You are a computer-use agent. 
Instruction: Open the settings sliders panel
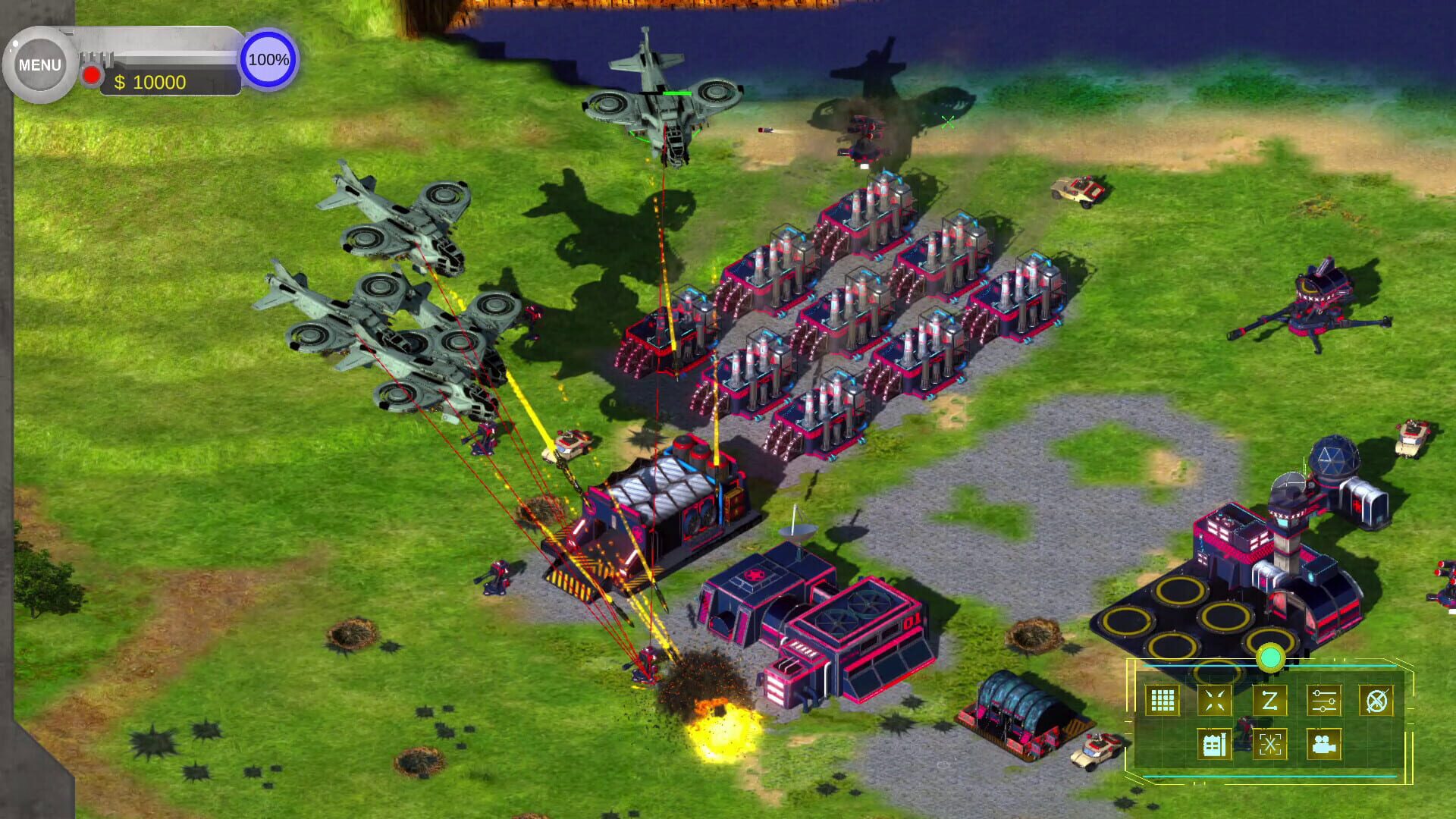point(1324,701)
